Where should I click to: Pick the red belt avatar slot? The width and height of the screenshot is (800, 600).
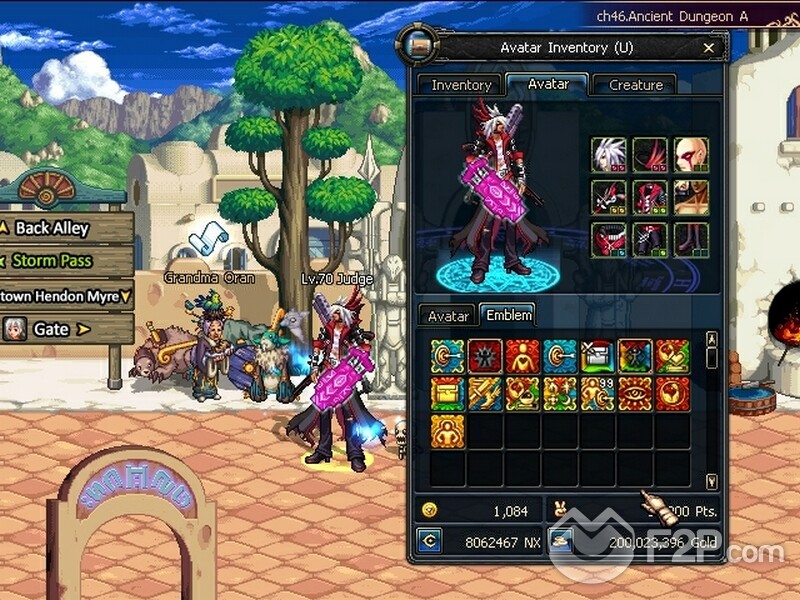click(609, 240)
